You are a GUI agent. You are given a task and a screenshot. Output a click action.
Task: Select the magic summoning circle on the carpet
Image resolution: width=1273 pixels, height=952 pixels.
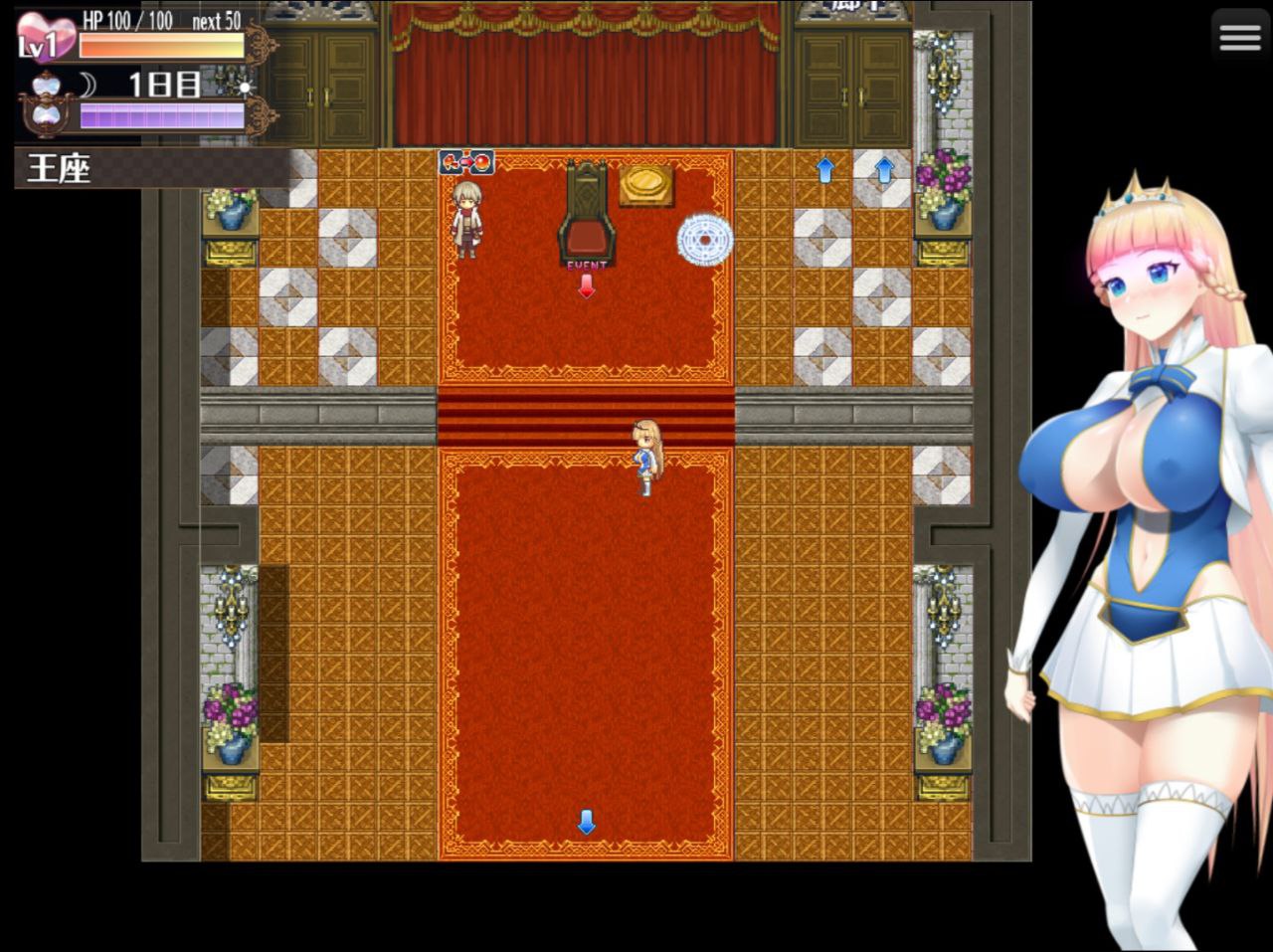[707, 239]
